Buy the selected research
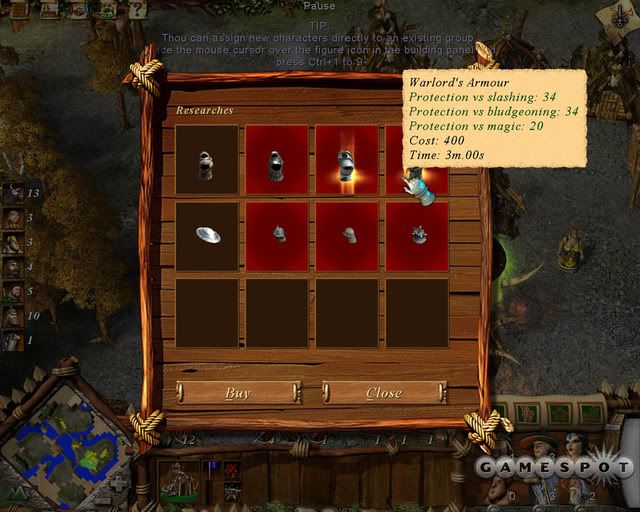The image size is (640, 512). coord(238,393)
